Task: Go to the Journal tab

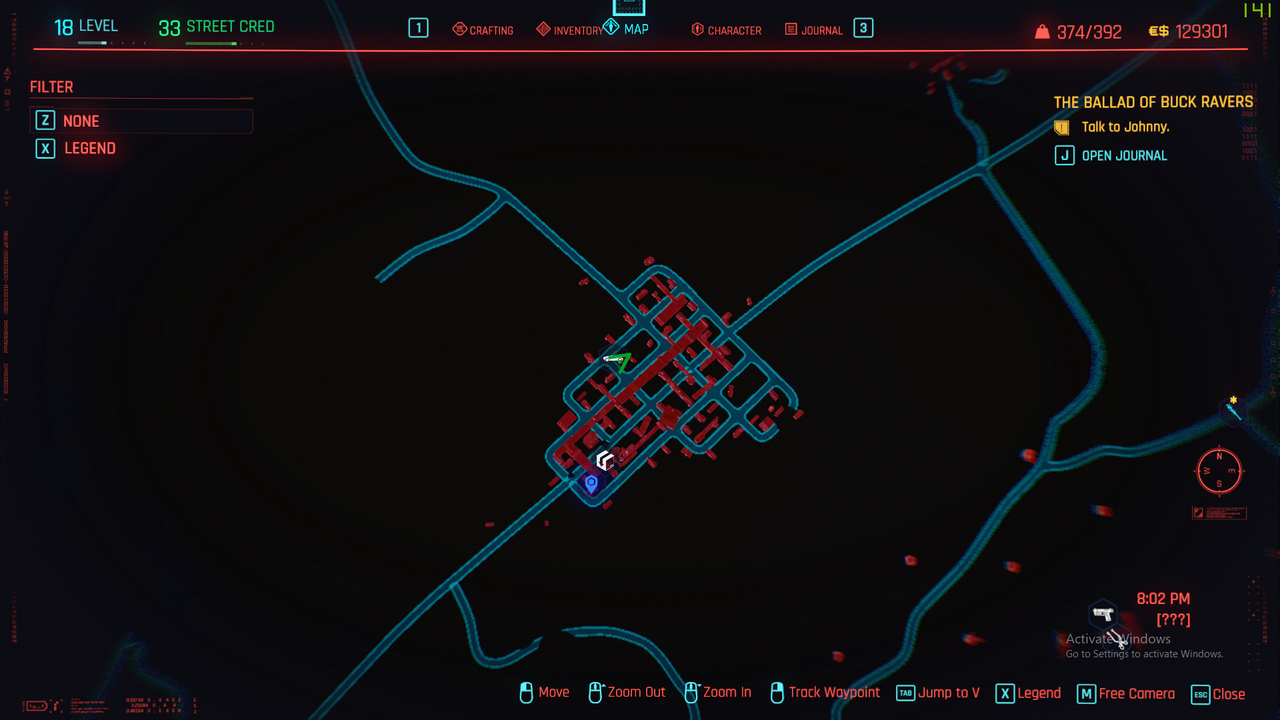Action: pos(813,30)
